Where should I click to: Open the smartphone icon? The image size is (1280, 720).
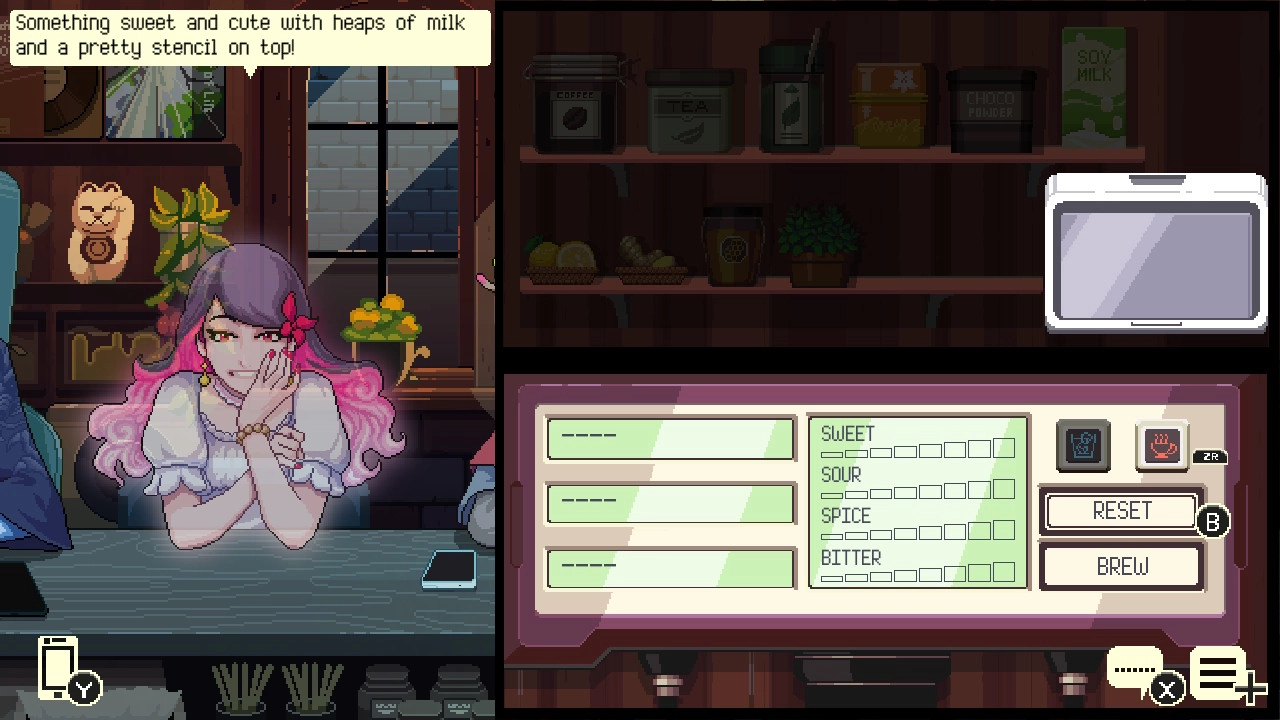point(58,667)
